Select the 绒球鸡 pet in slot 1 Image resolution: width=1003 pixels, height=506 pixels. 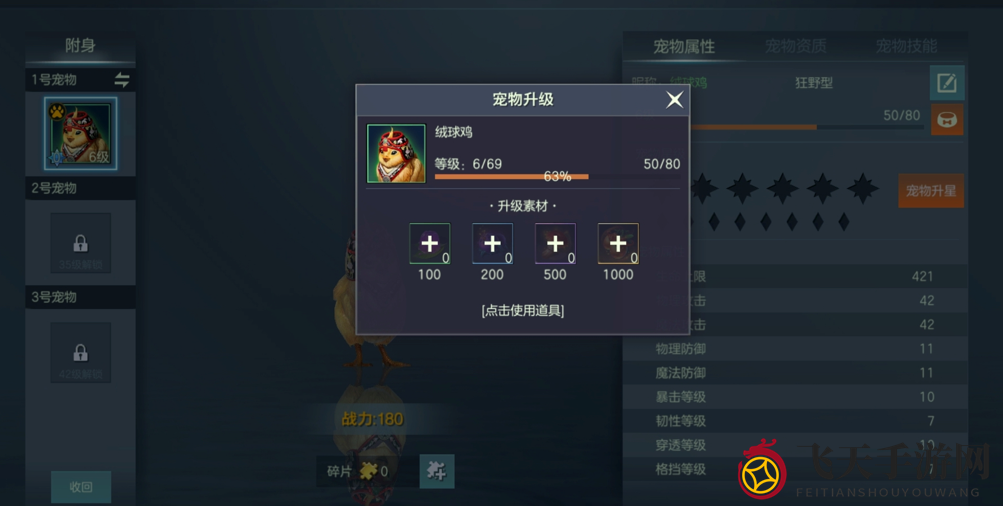[81, 134]
